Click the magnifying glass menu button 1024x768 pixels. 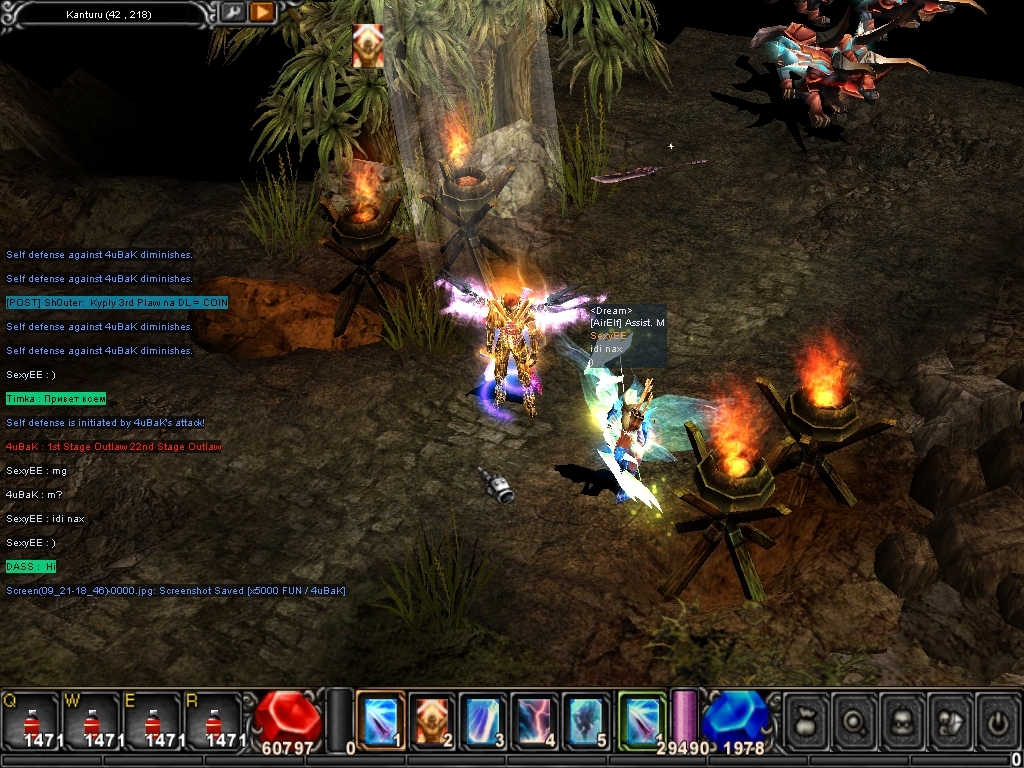tap(855, 718)
